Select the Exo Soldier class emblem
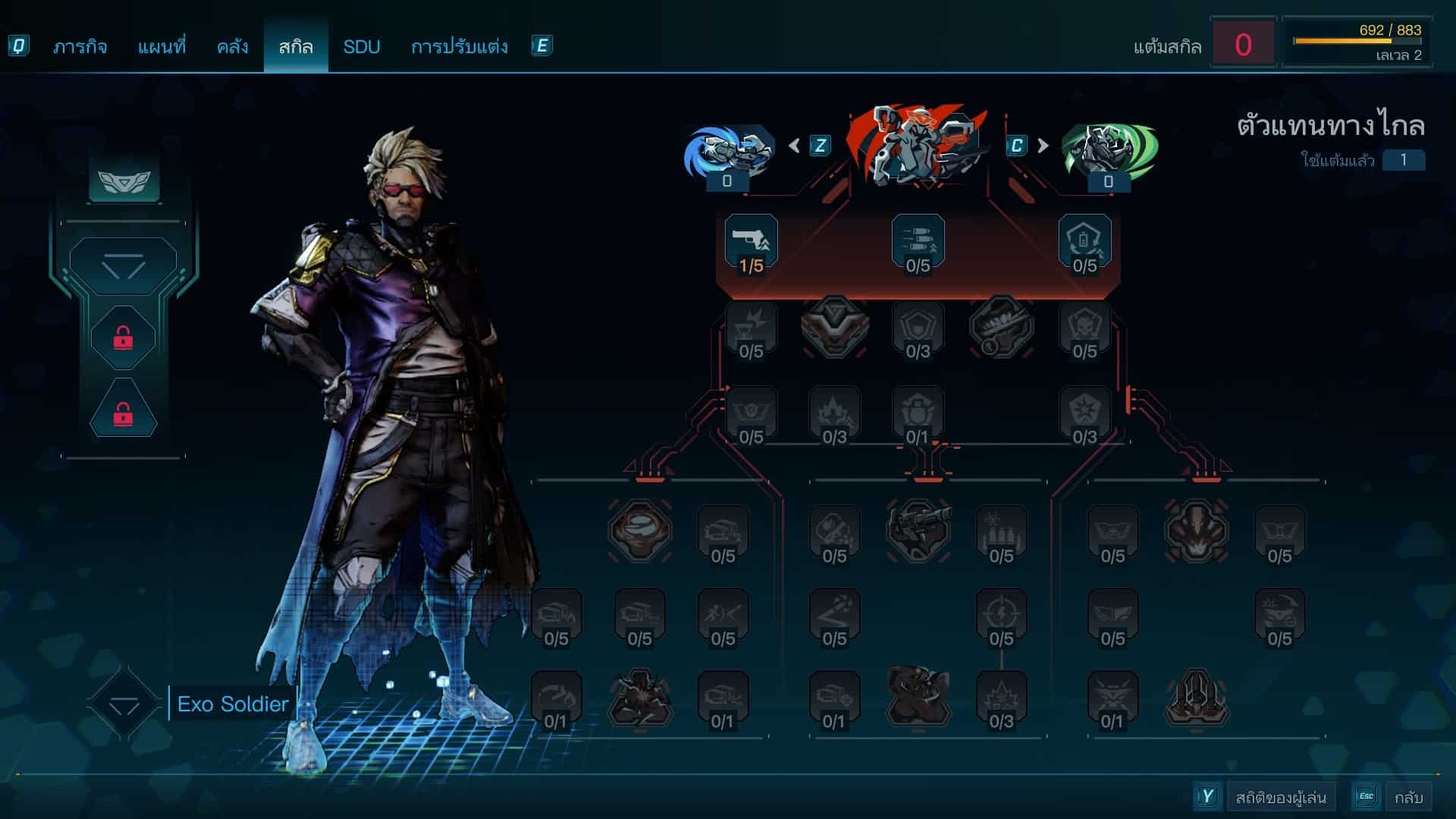 (x=124, y=704)
